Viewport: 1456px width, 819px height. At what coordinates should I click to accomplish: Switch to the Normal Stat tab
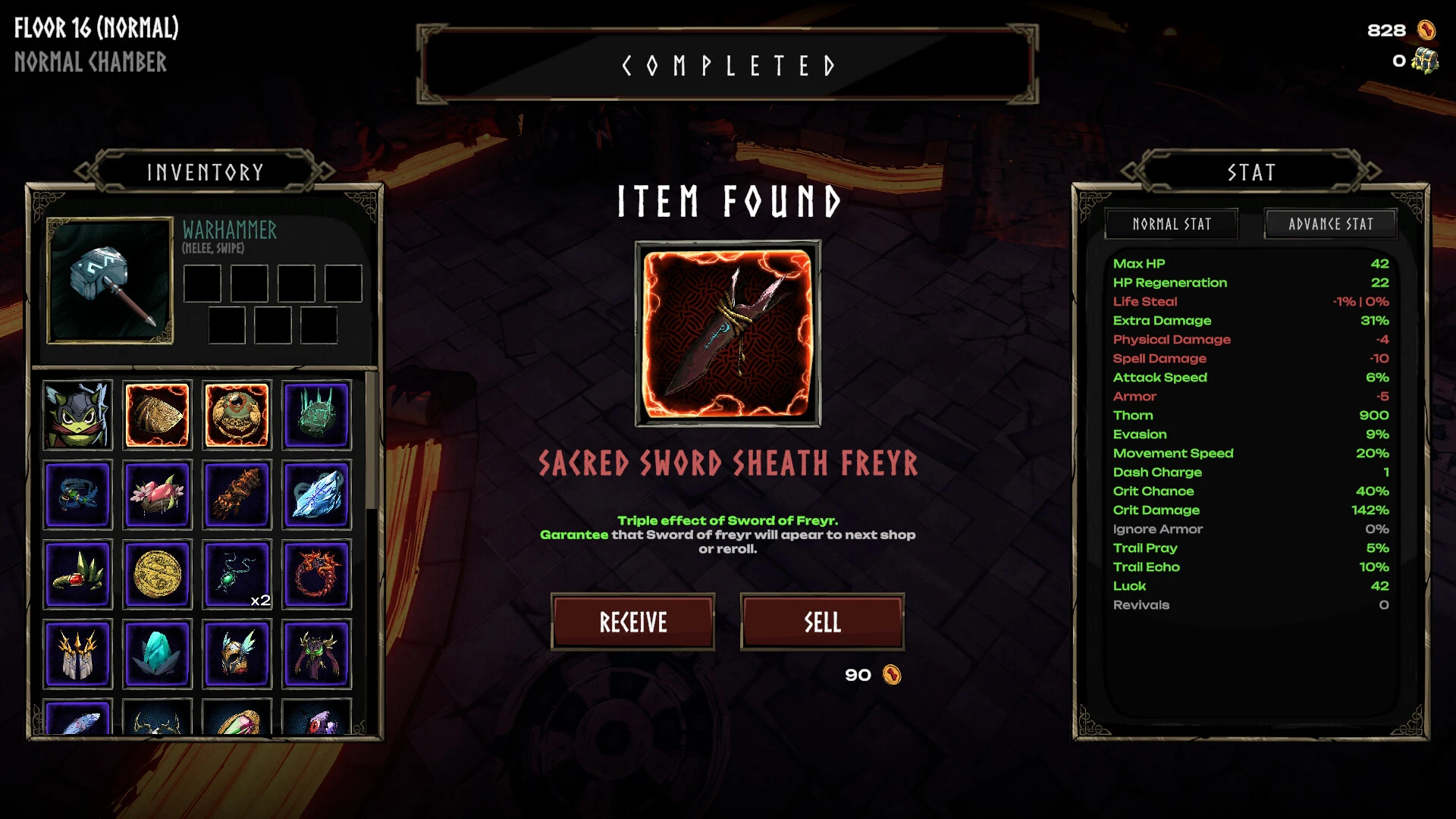pyautogui.click(x=1172, y=224)
